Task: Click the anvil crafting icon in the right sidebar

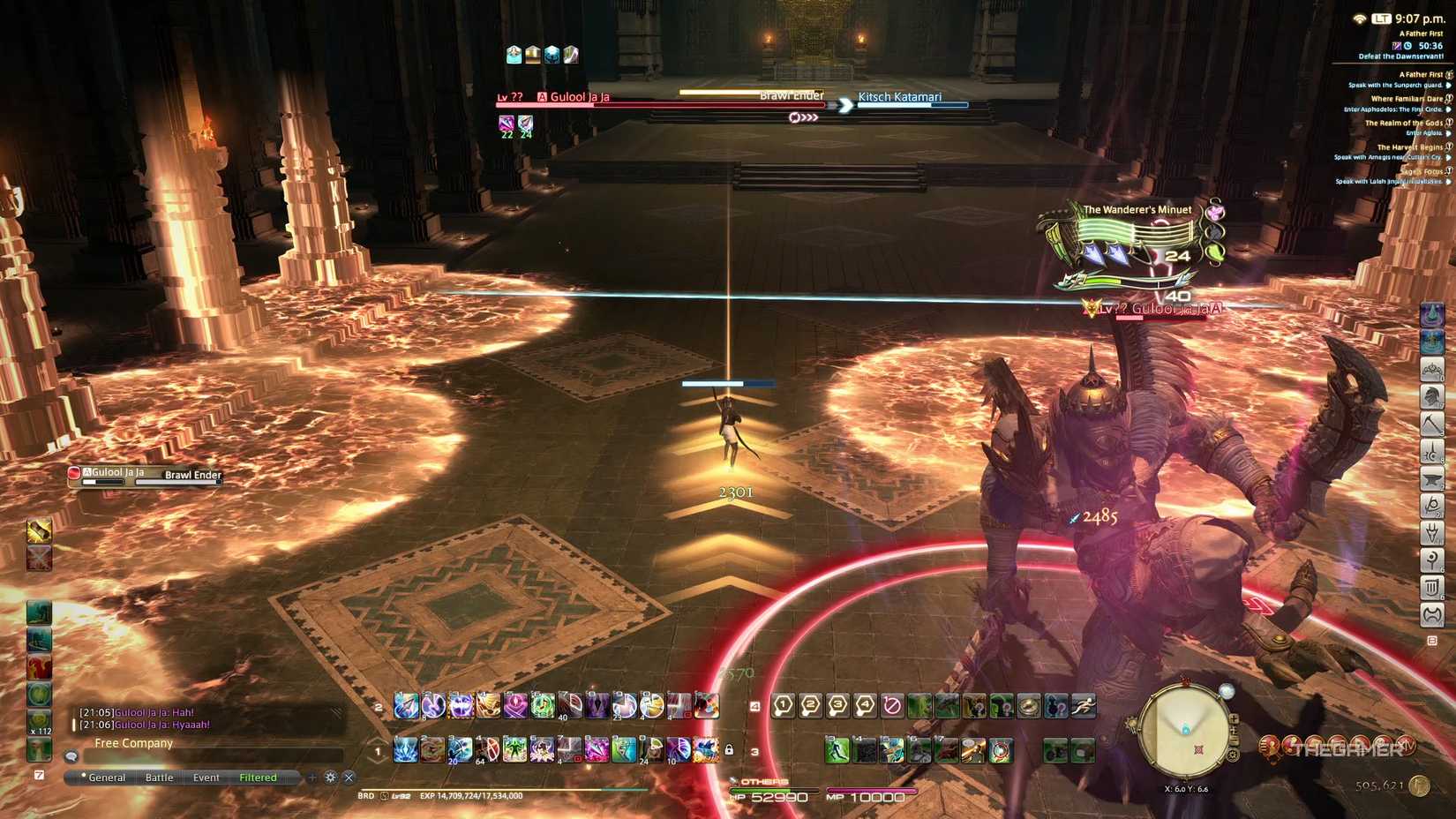Action: [1430, 477]
